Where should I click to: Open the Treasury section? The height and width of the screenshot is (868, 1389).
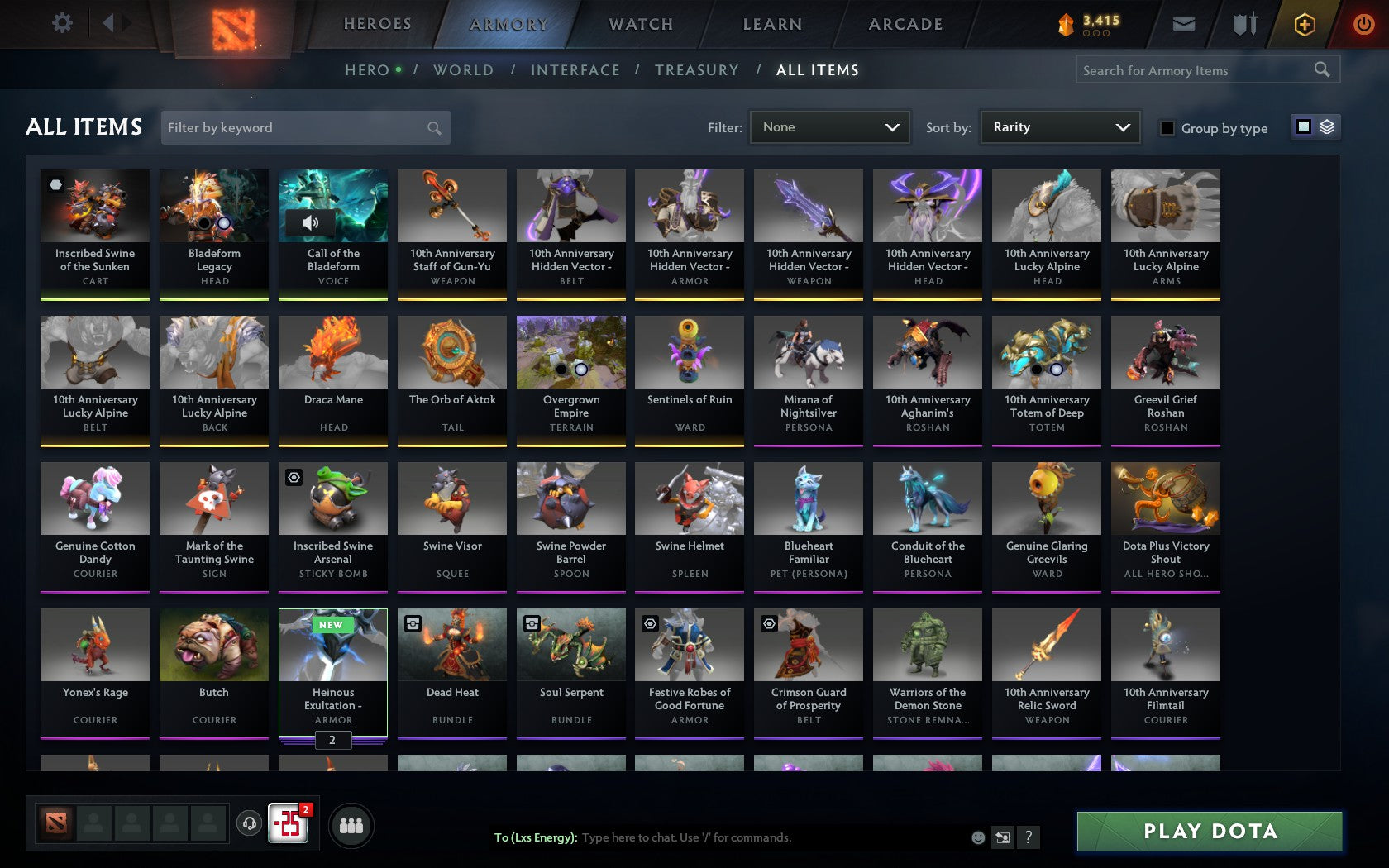click(697, 70)
